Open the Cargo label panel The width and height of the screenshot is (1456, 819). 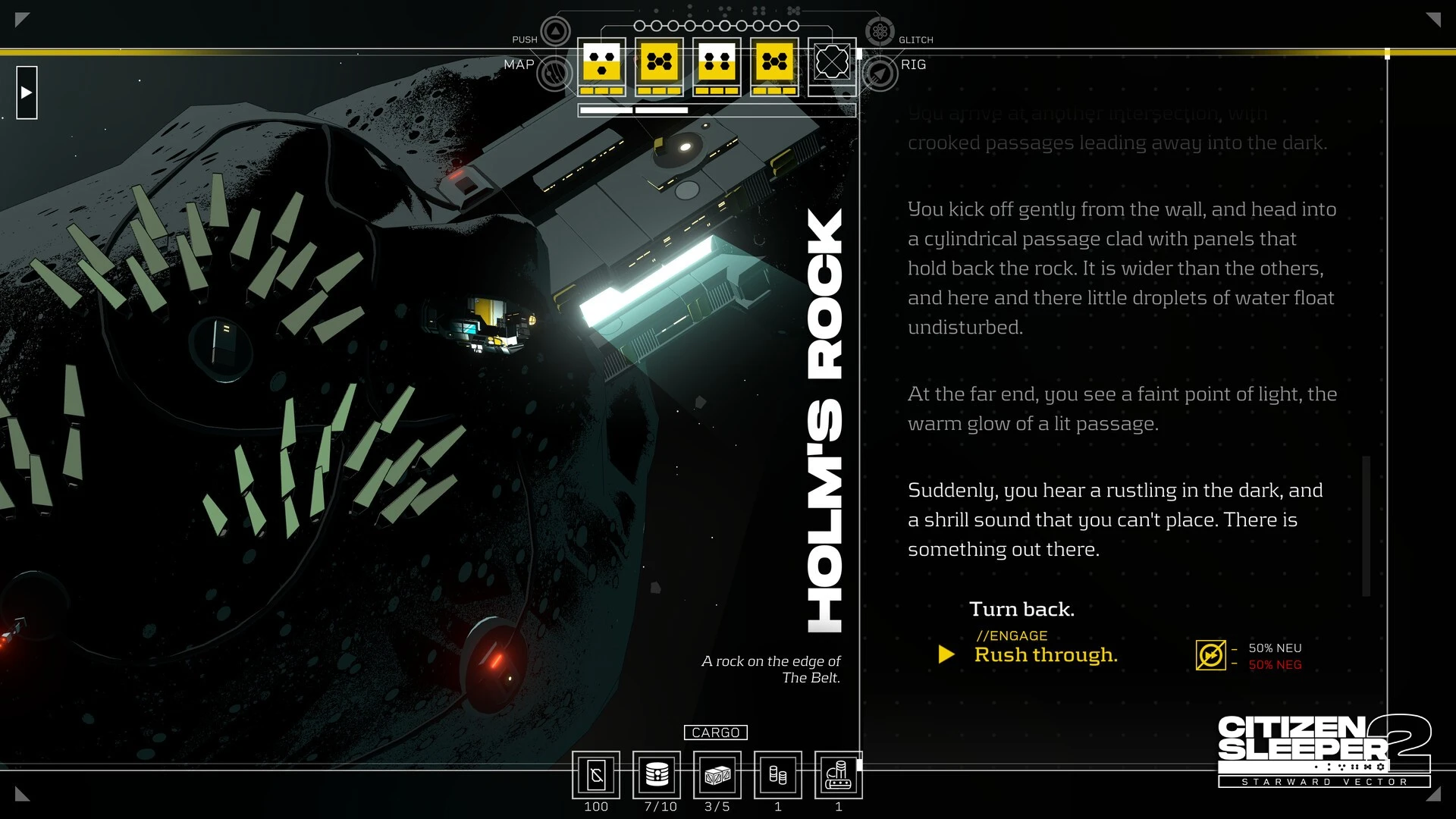(x=715, y=733)
